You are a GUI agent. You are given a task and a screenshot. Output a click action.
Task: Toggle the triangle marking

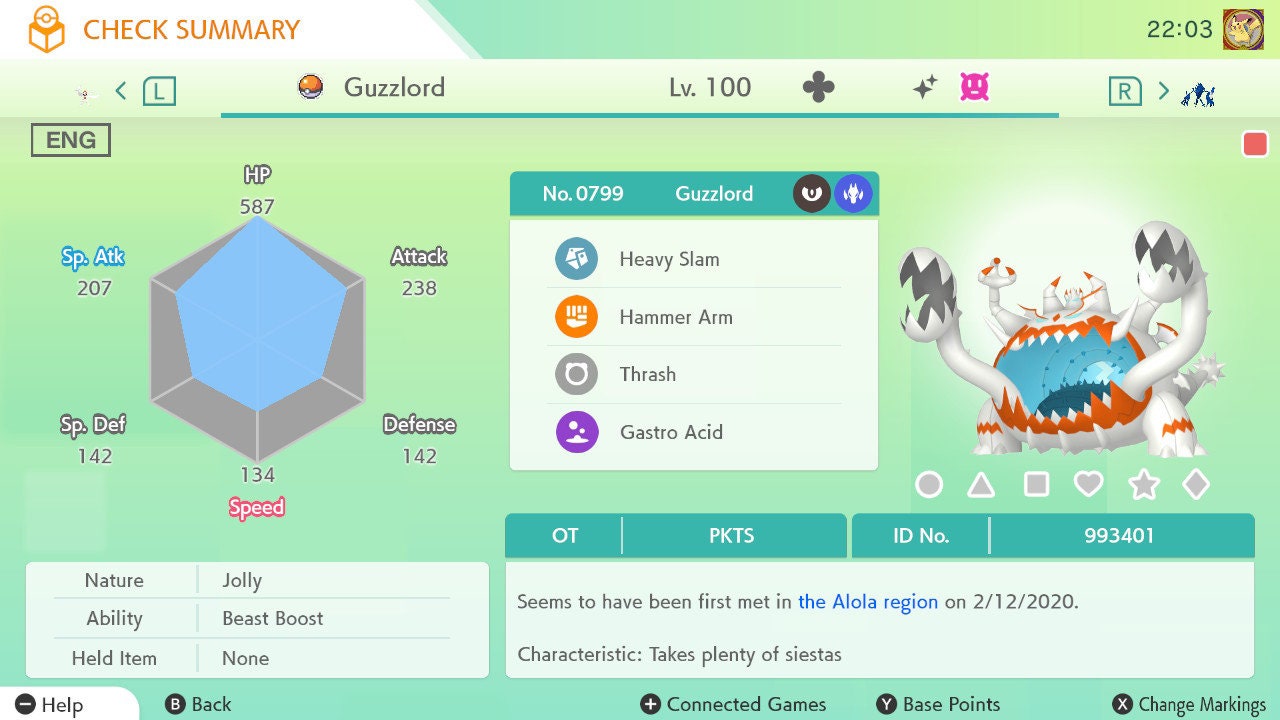(982, 485)
